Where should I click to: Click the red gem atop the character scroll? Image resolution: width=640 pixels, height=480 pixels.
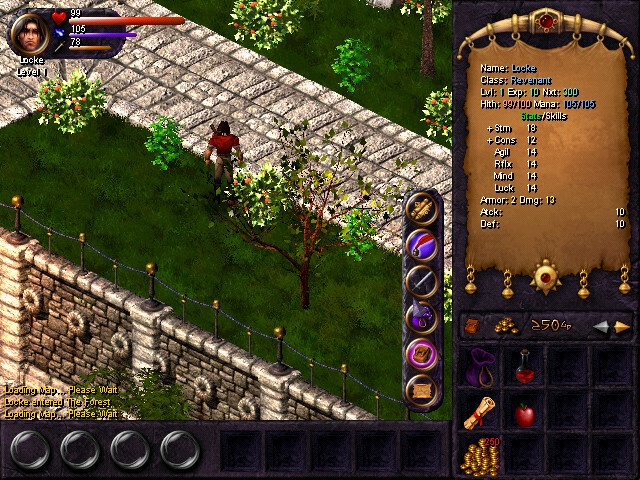click(x=545, y=21)
